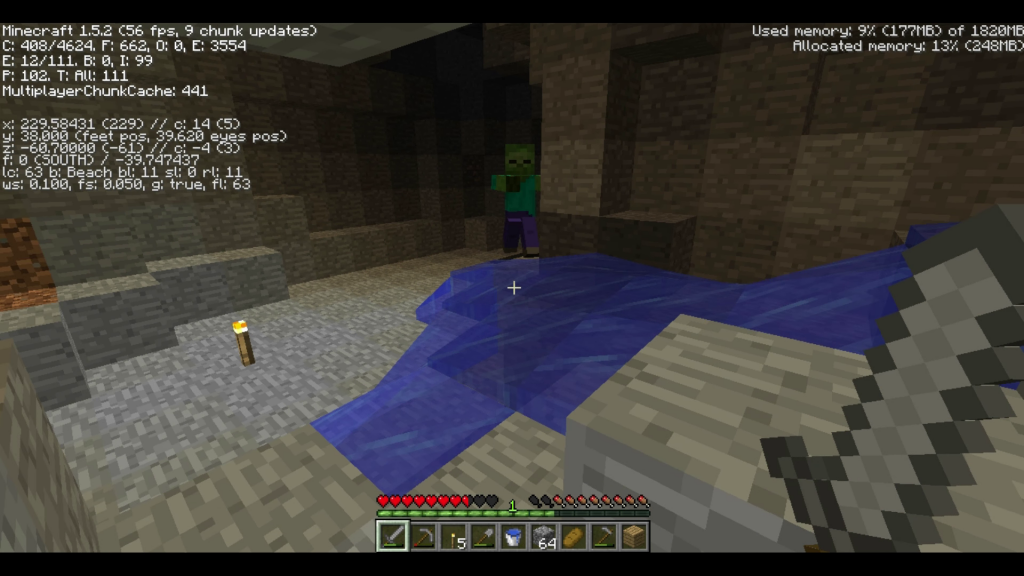This screenshot has width=1024, height=576.
Task: Switch to the wooden planks slot
Action: tap(633, 537)
